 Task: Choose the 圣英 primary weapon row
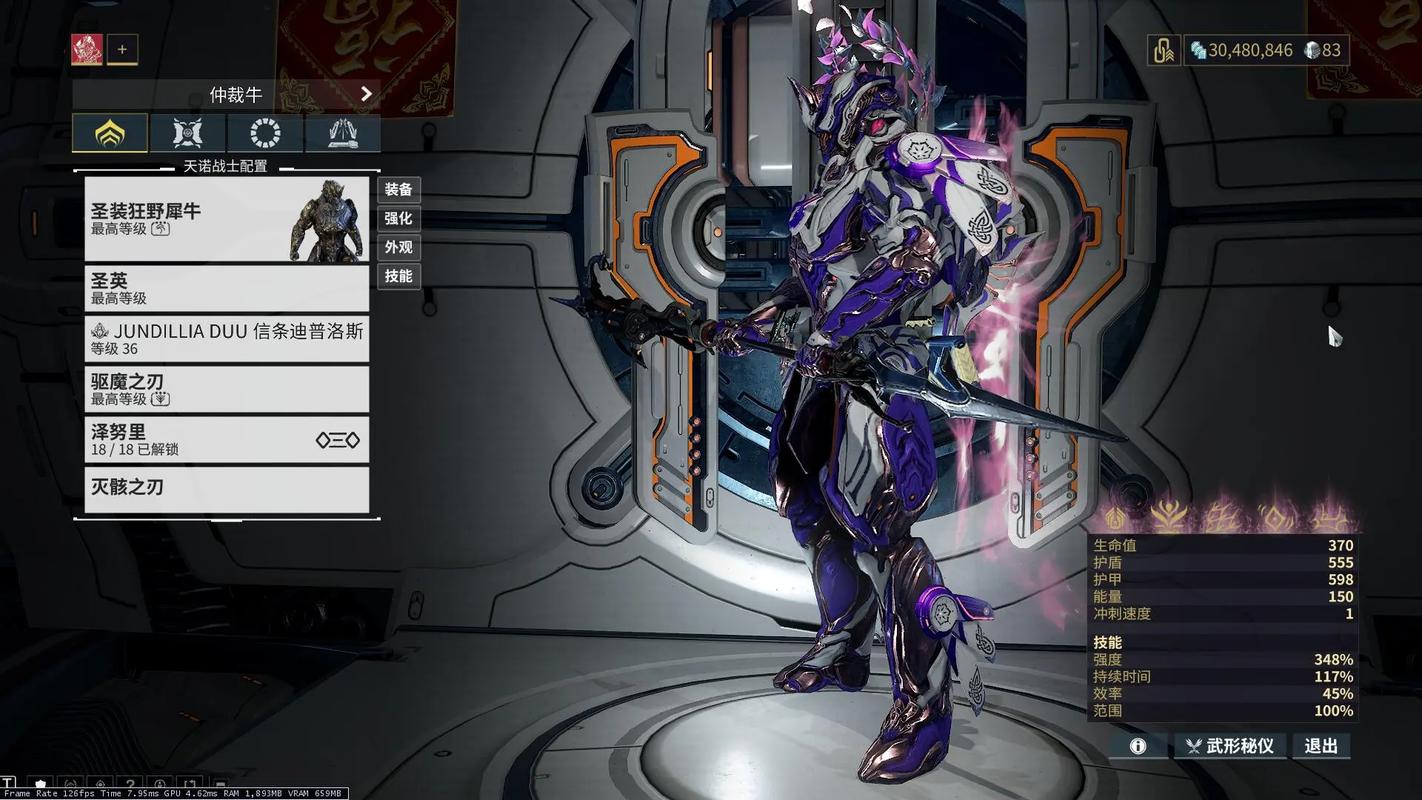[x=226, y=288]
